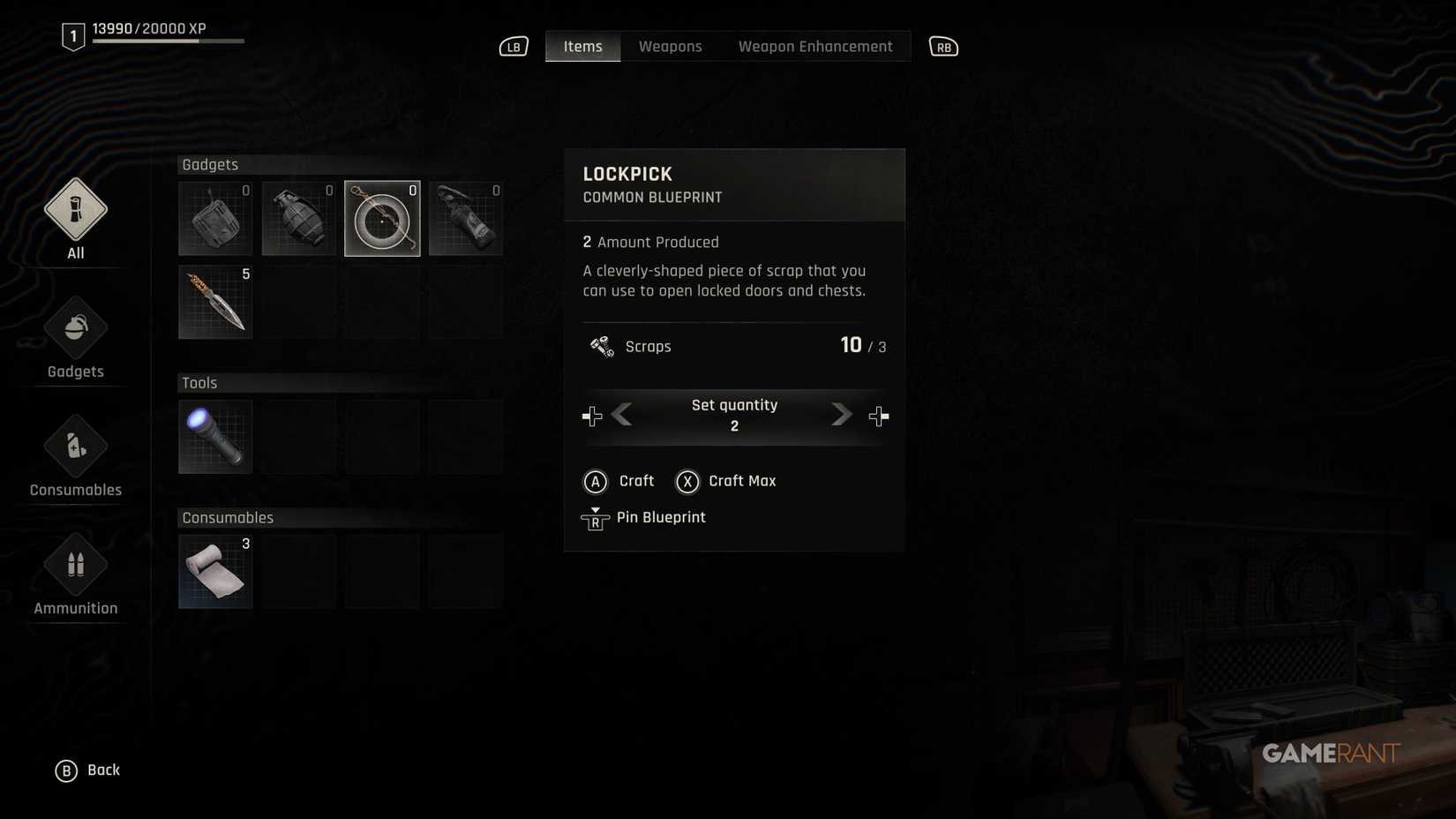Click the Scraps resource icon

pyautogui.click(x=600, y=346)
